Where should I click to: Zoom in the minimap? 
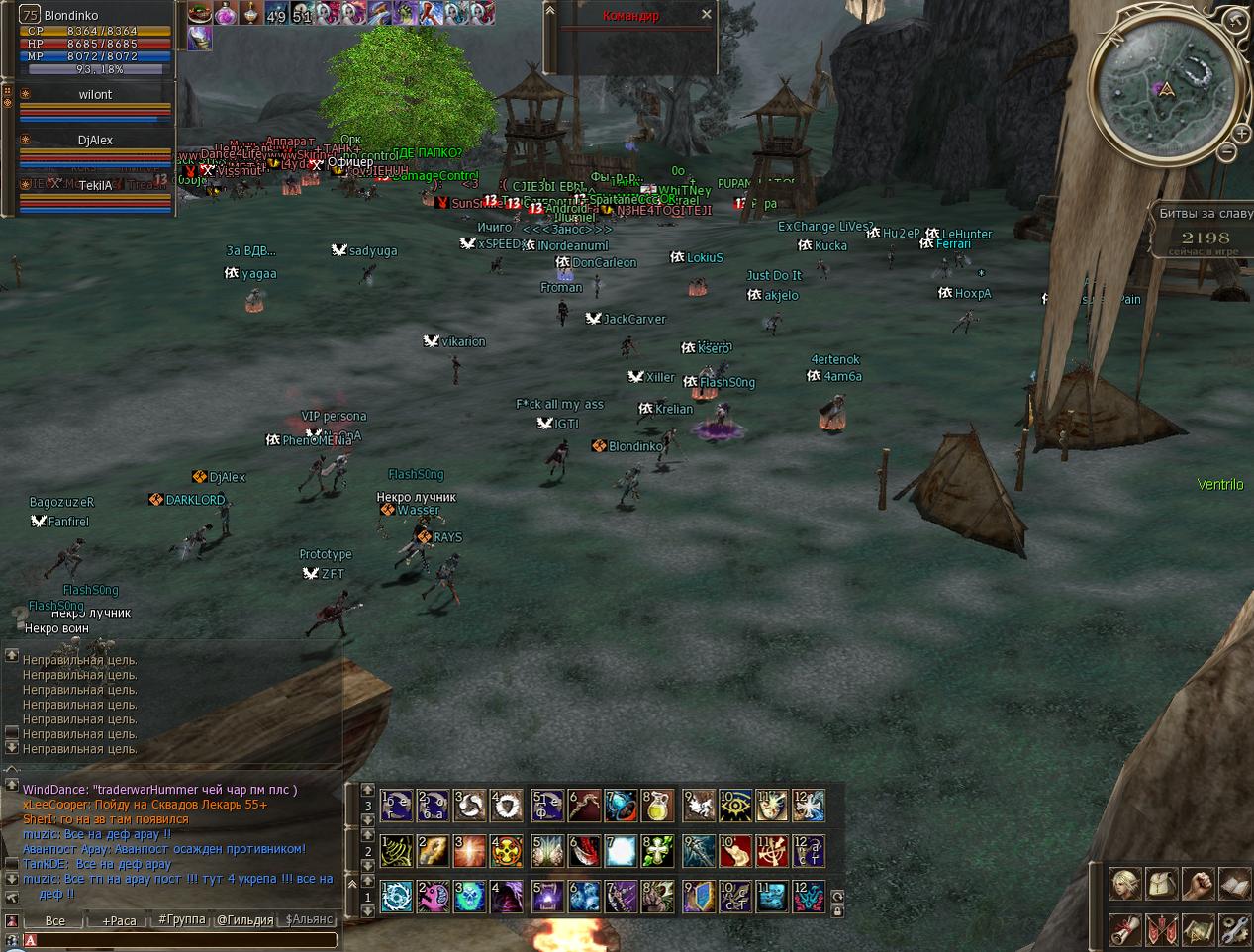(1241, 132)
